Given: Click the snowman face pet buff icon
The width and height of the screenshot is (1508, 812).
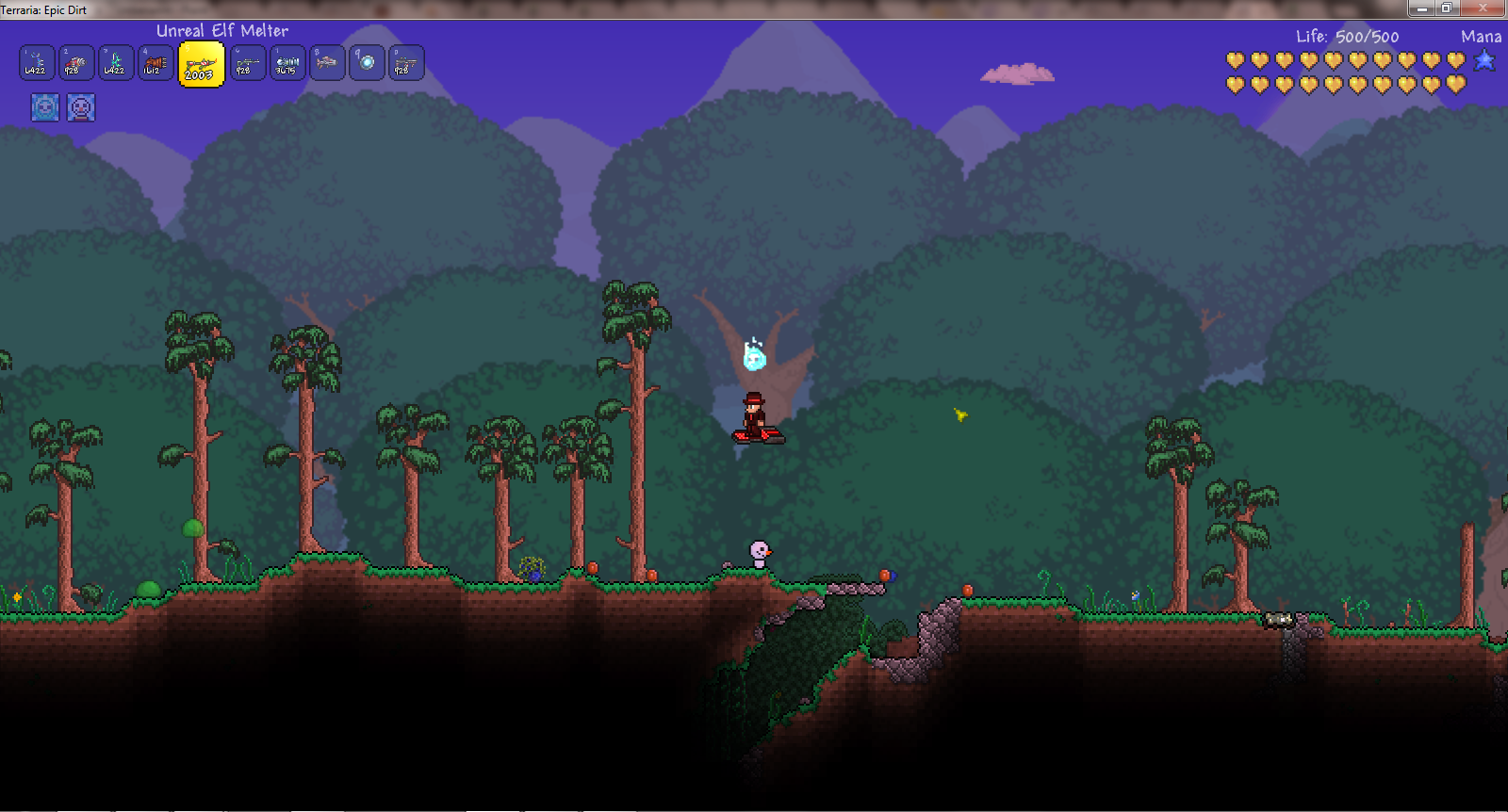Looking at the screenshot, I should click(81, 107).
